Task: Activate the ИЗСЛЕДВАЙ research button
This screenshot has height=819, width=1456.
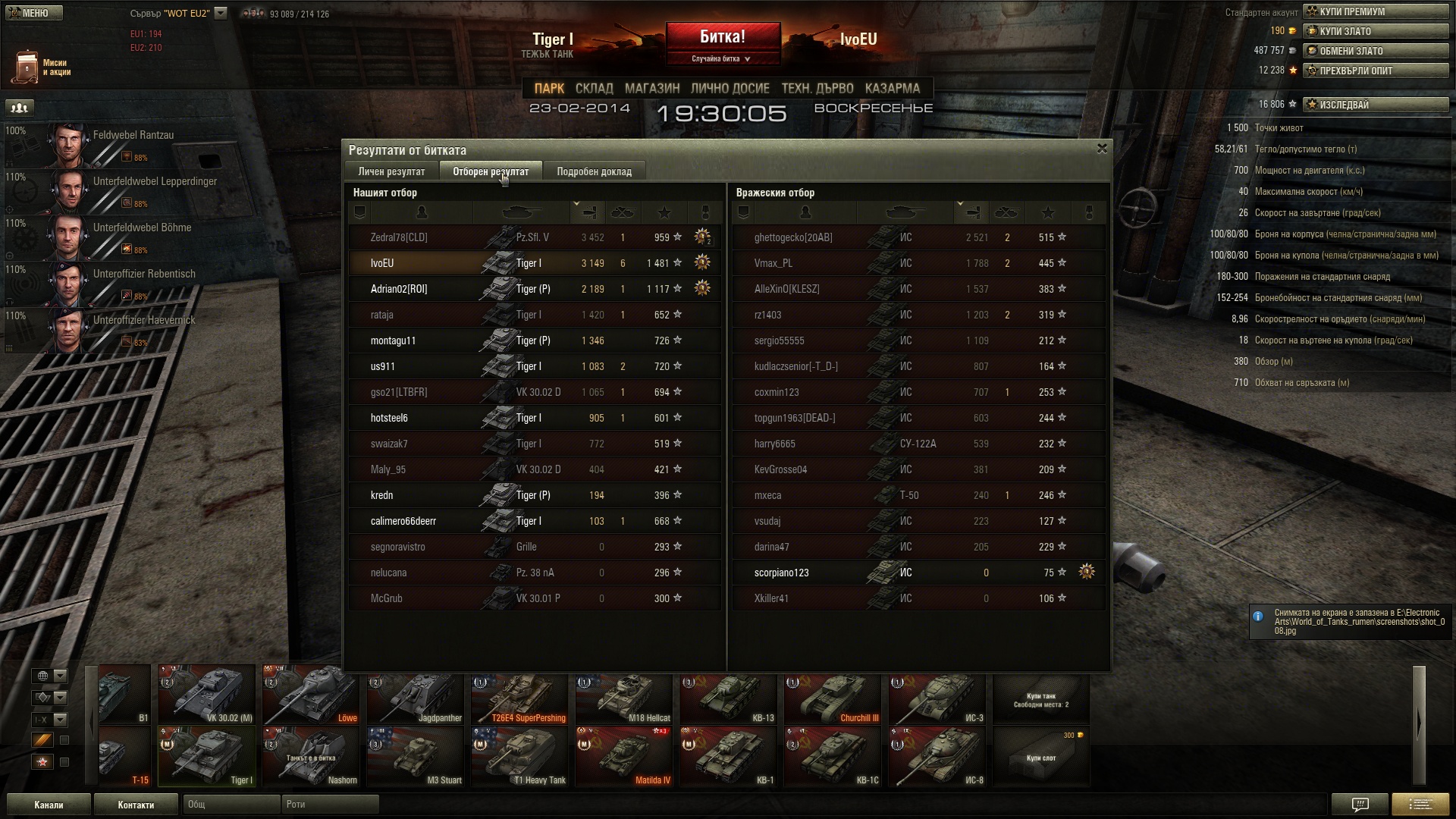Action: pos(1376,105)
